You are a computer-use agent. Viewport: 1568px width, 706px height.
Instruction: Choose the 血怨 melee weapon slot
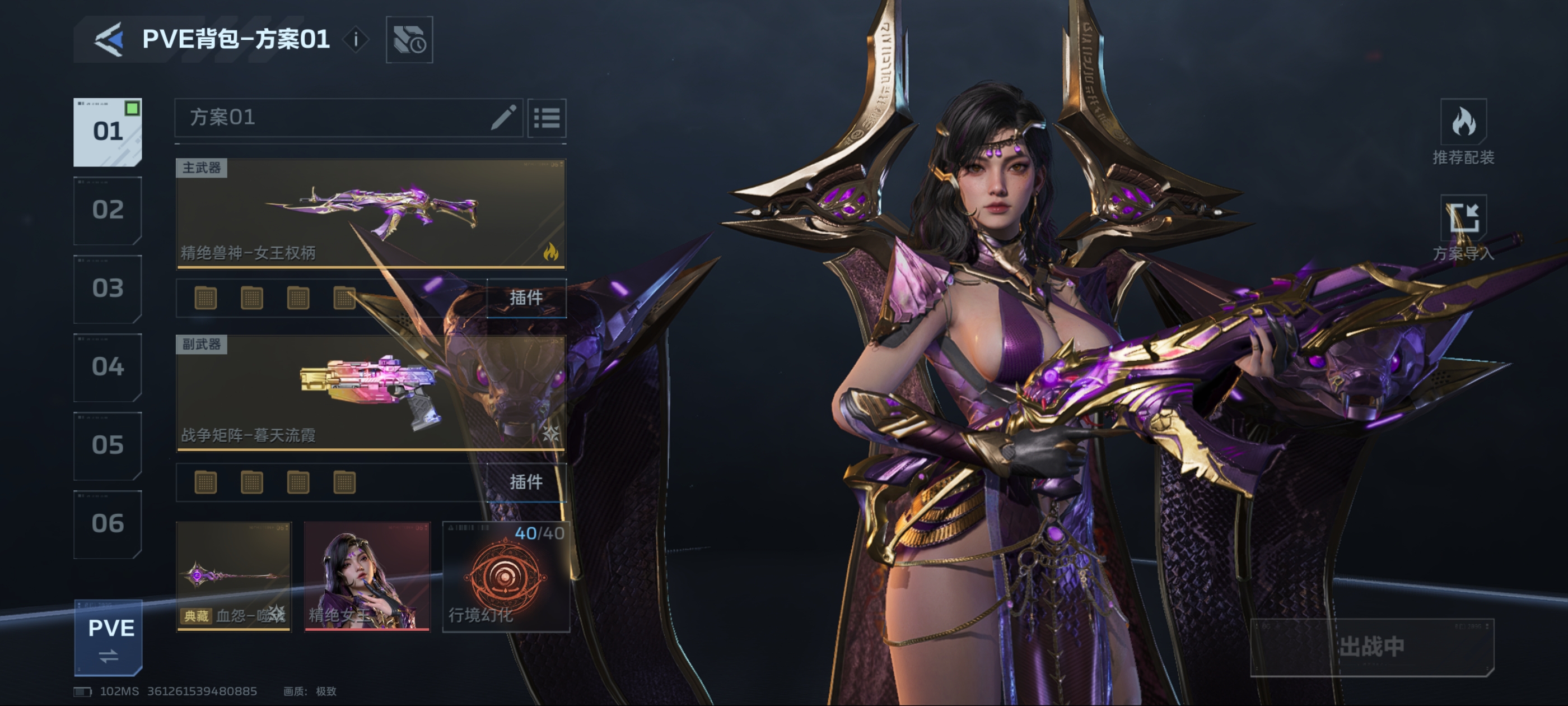[x=234, y=576]
